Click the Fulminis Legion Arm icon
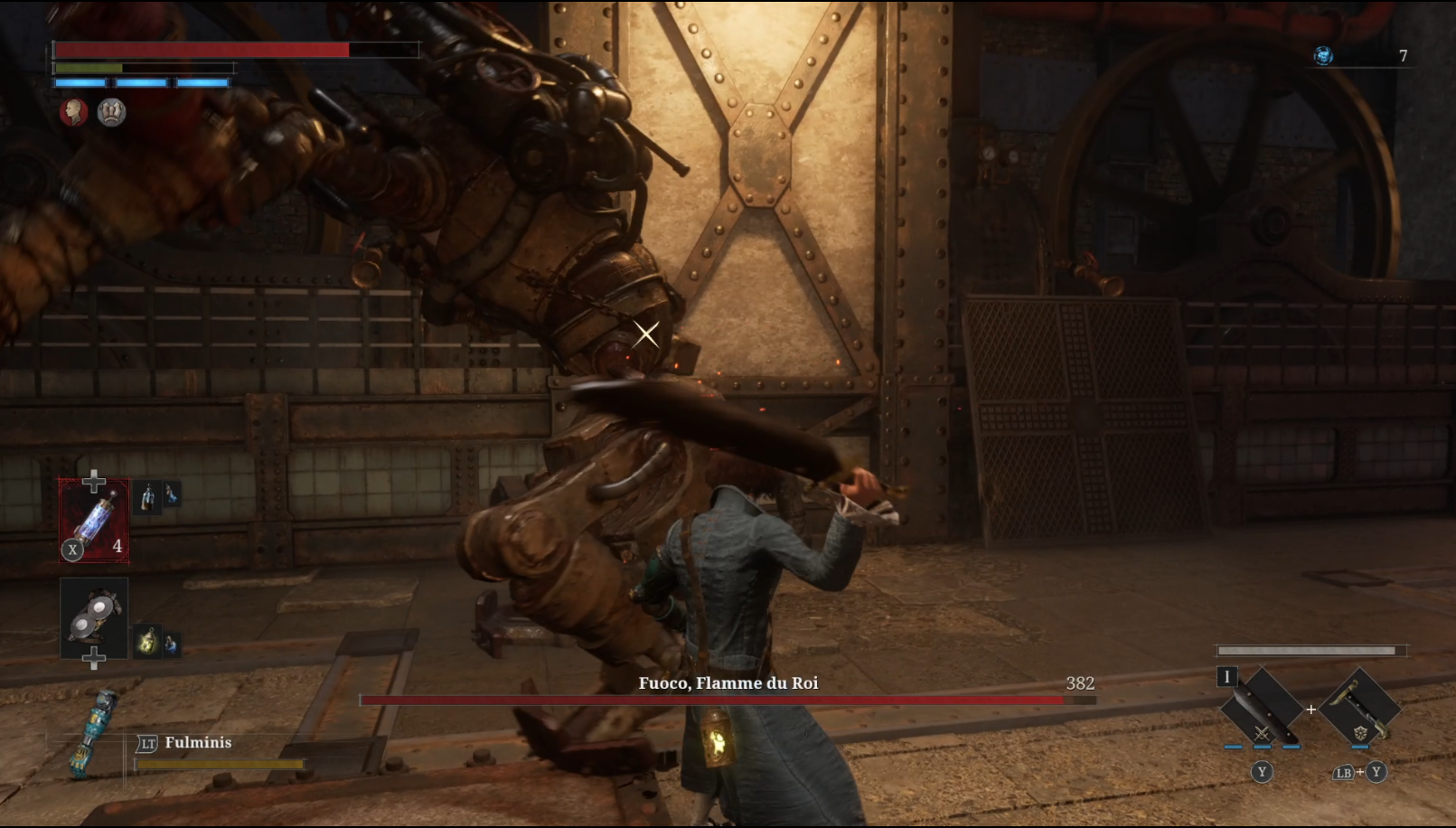This screenshot has height=828, width=1456. (97, 732)
